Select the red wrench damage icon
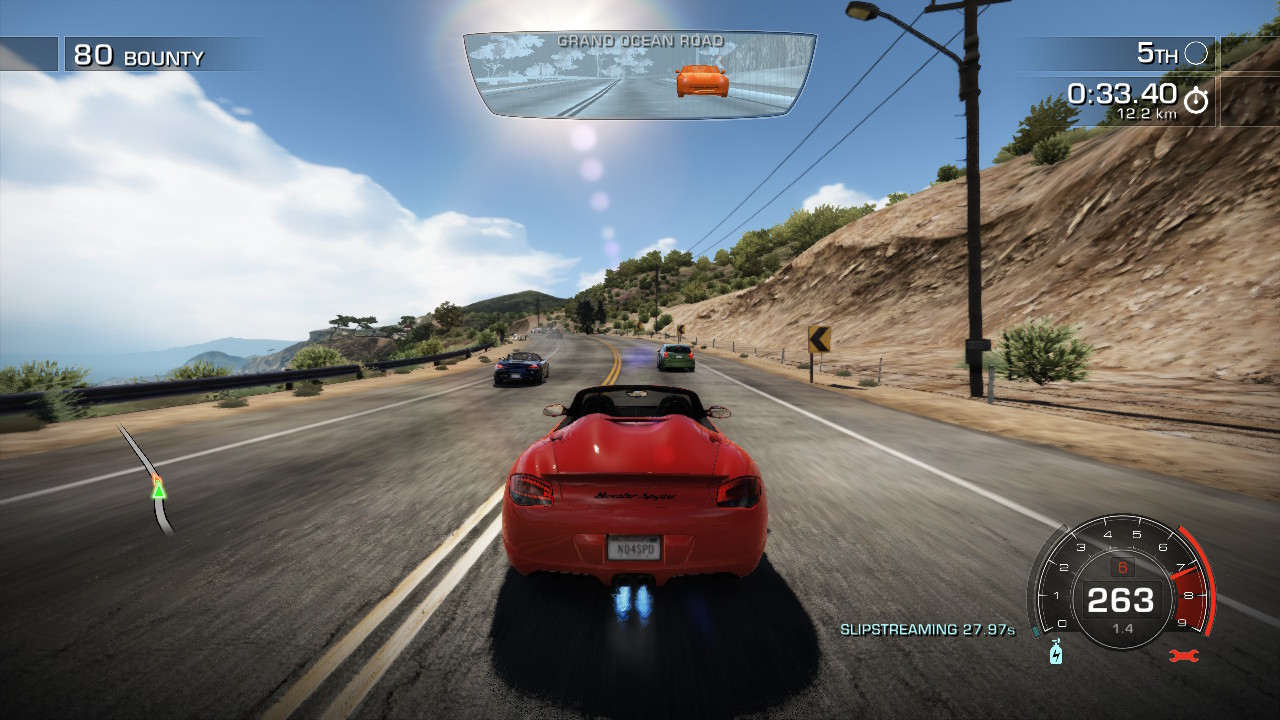This screenshot has height=720, width=1280. [x=1183, y=655]
